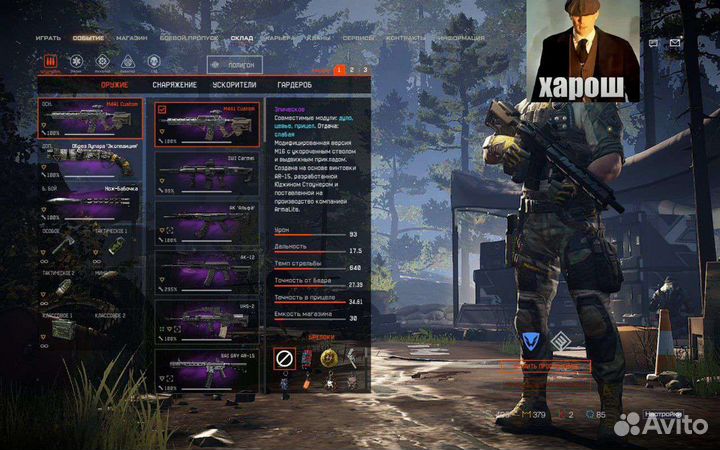Switch to loadout preset 2
The height and width of the screenshot is (450, 720).
[352, 70]
